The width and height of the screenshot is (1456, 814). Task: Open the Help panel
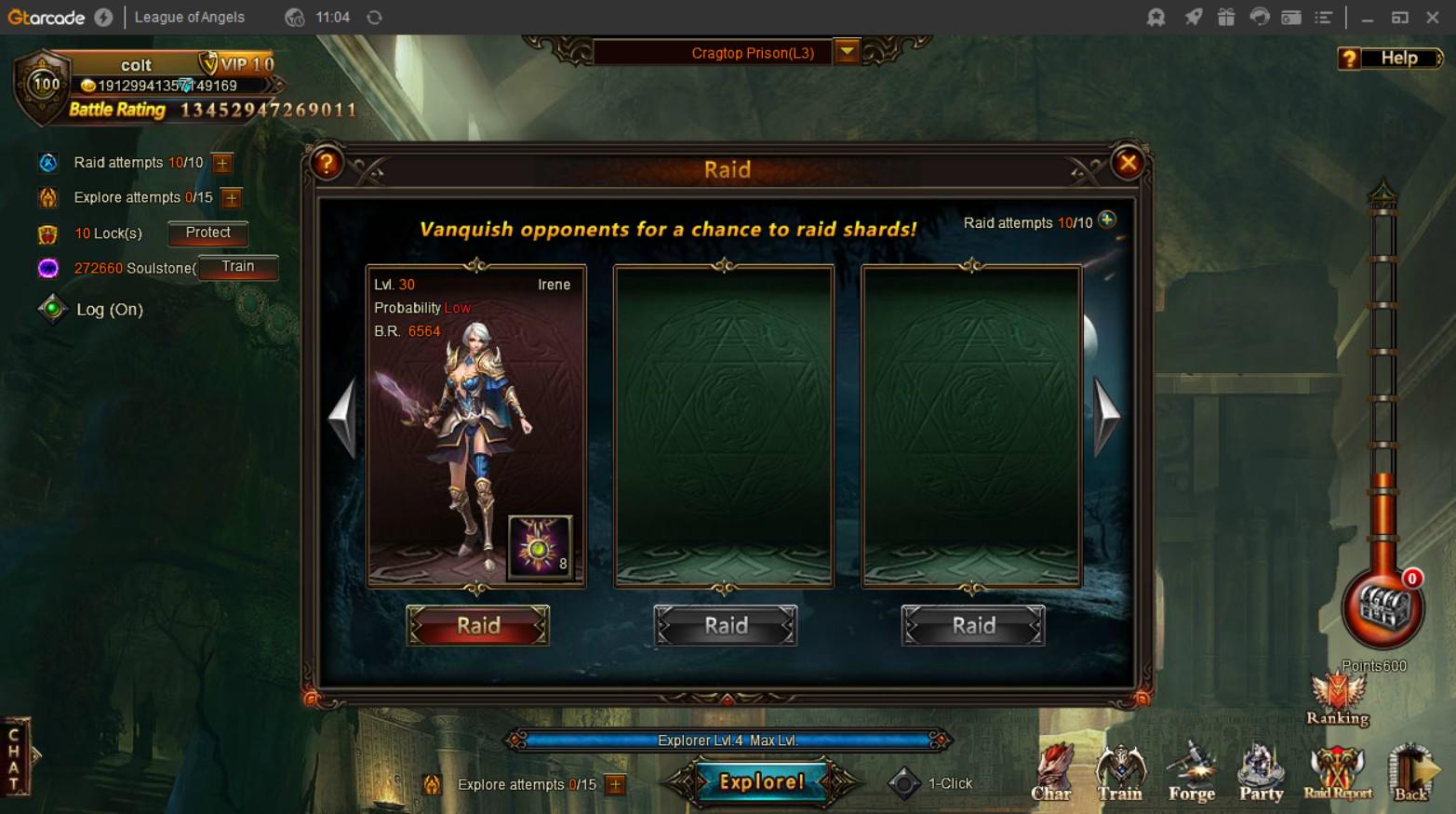pyautogui.click(x=1390, y=59)
